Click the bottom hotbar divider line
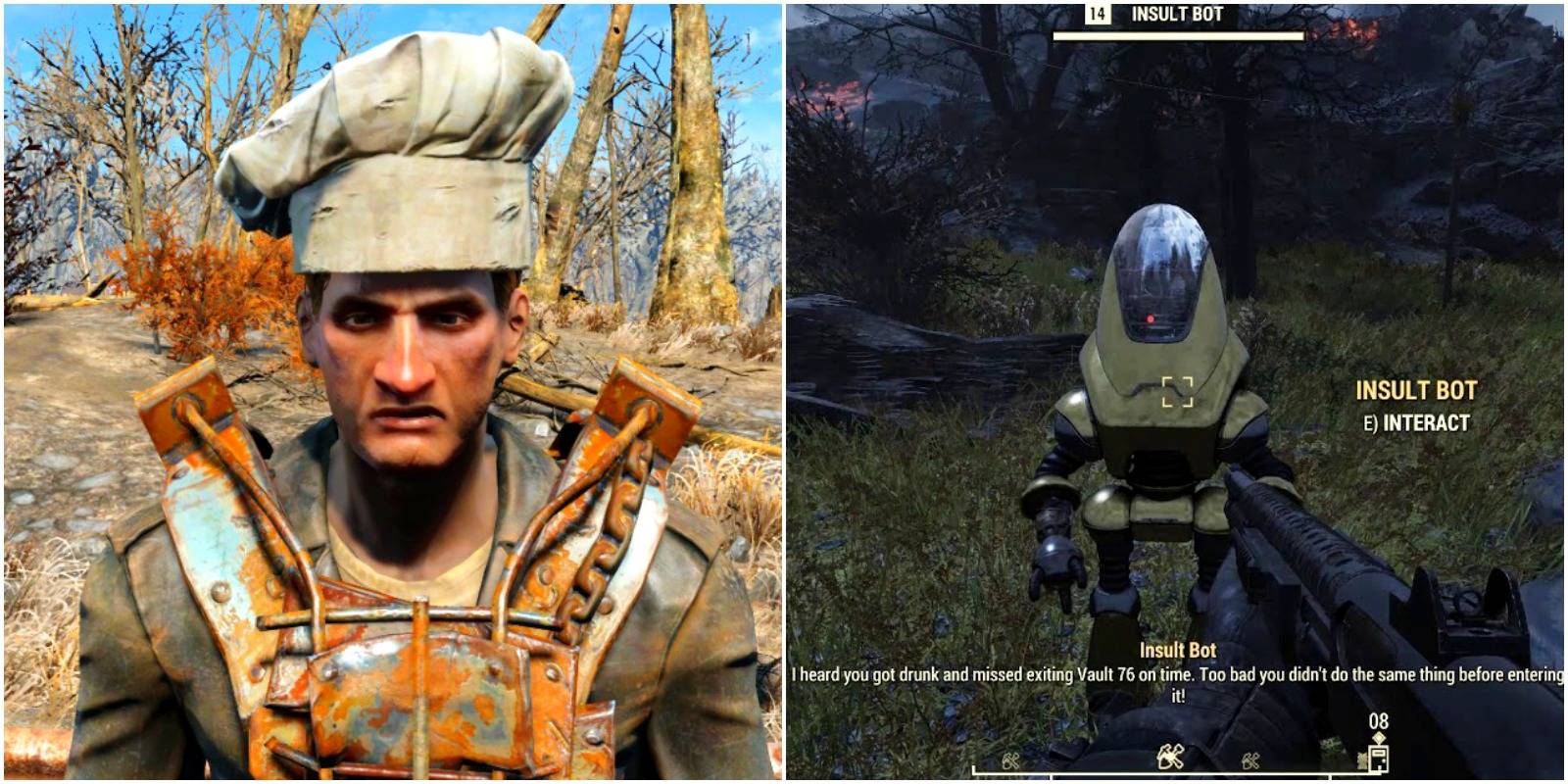This screenshot has width=1568, height=784. click(x=1176, y=771)
